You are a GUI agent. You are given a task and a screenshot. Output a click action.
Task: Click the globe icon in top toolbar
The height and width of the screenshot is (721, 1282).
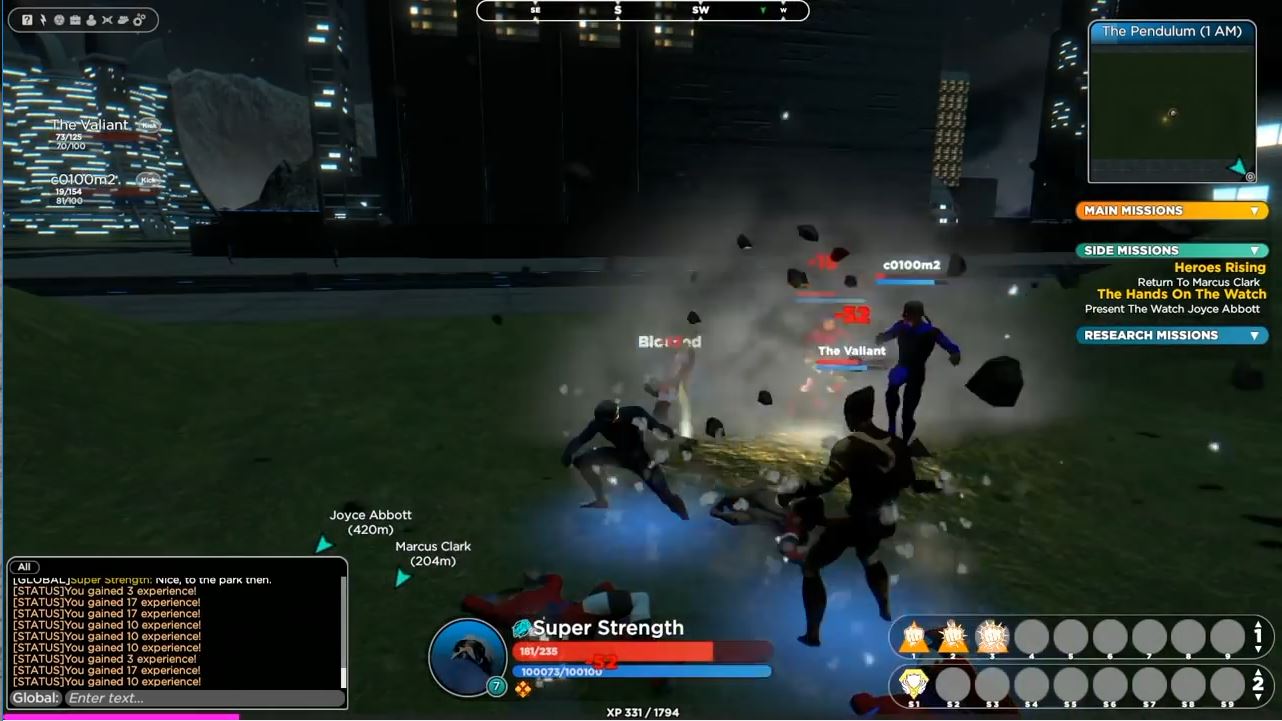[x=60, y=18]
